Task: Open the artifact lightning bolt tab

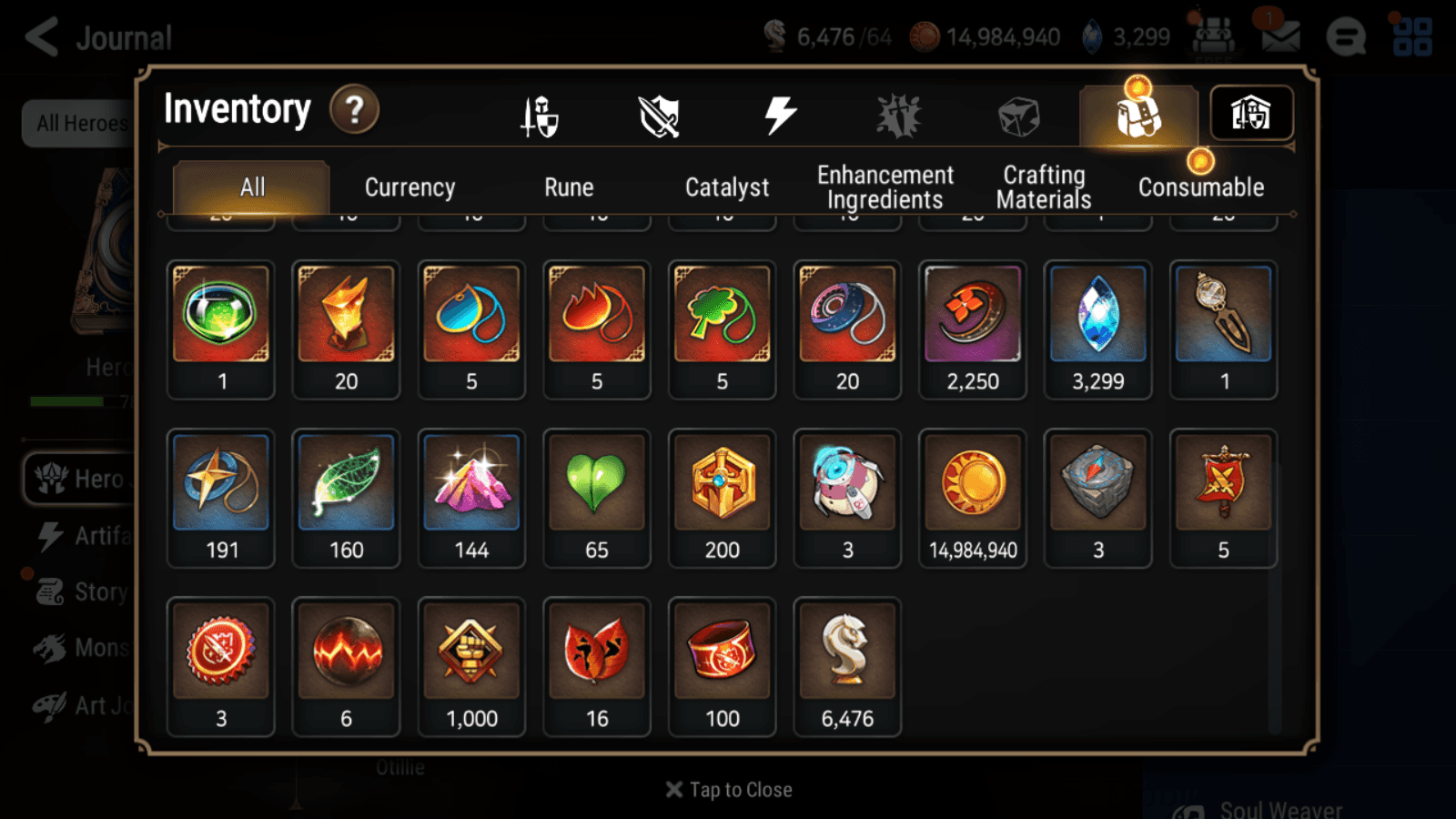Action: pyautogui.click(x=779, y=113)
